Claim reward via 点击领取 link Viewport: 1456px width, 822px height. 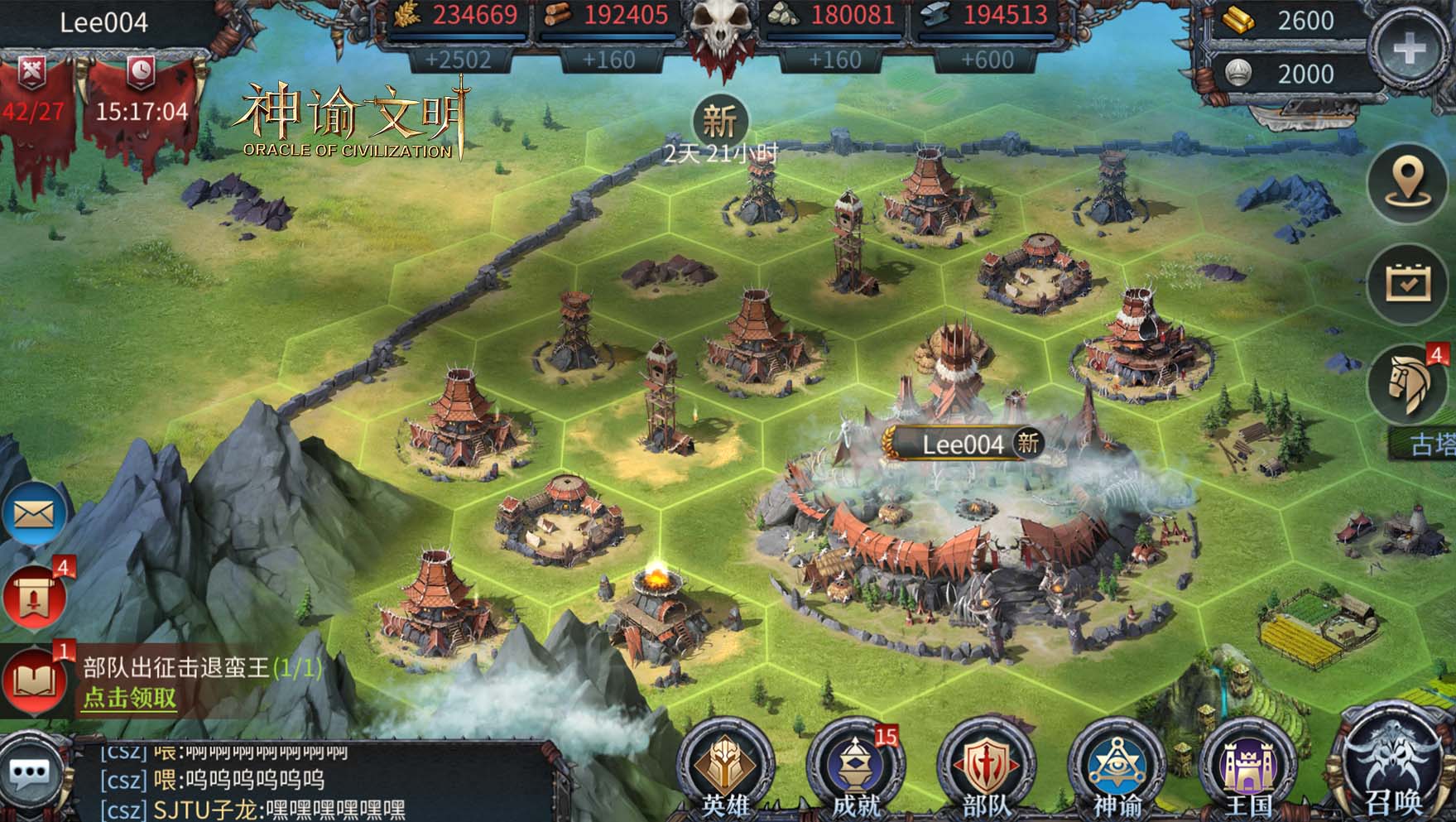coord(129,698)
